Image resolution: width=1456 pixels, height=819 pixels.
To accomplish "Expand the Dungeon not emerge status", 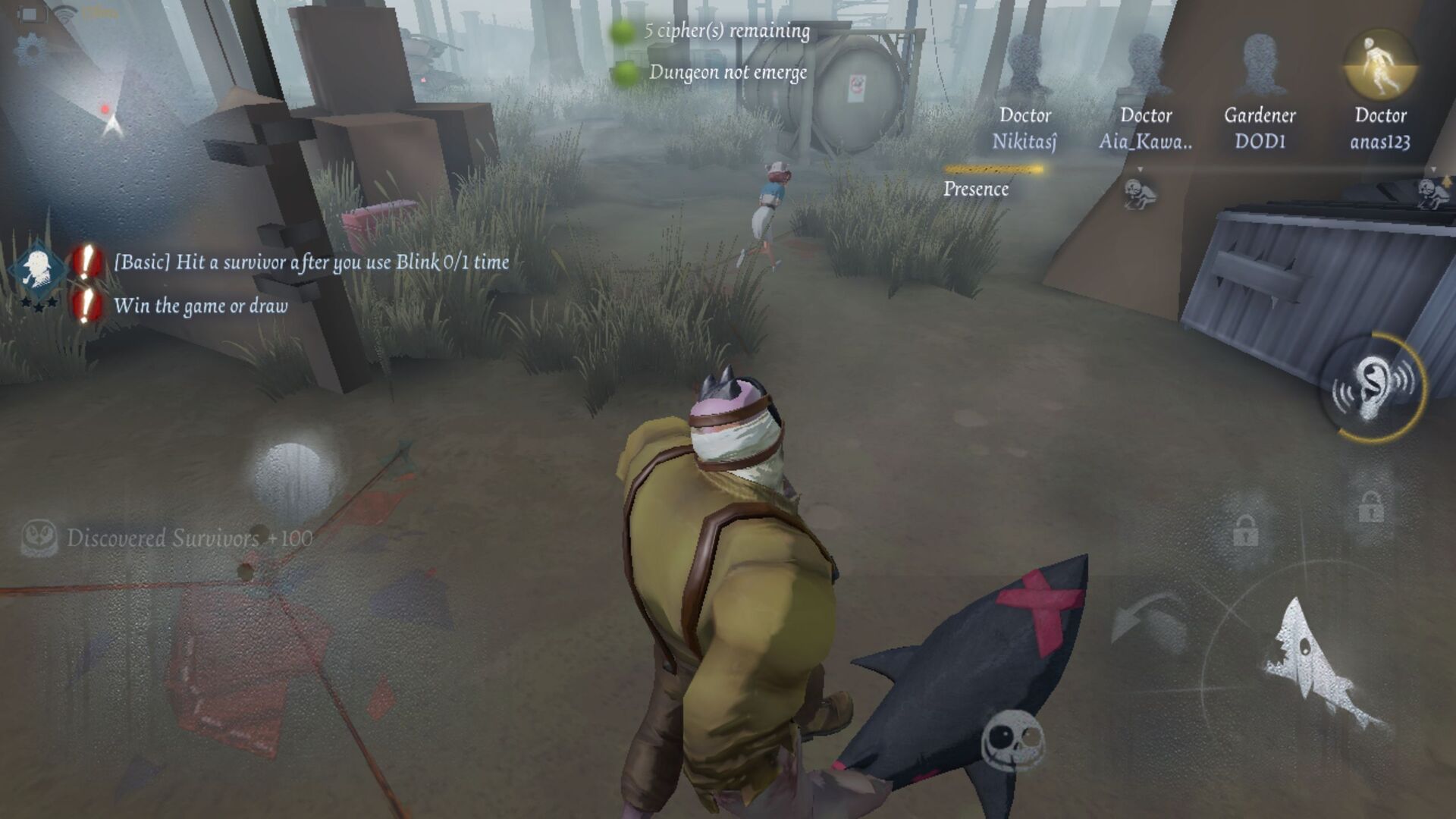I will click(x=728, y=74).
